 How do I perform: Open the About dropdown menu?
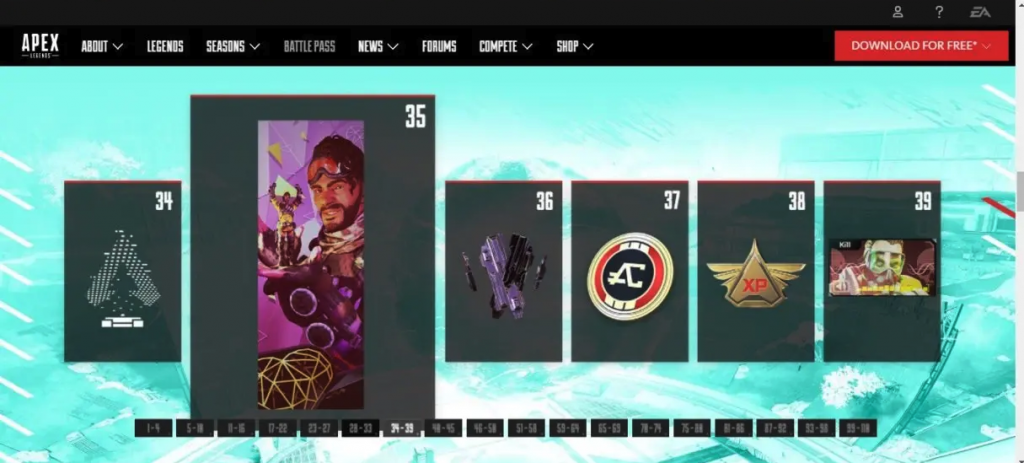click(102, 46)
